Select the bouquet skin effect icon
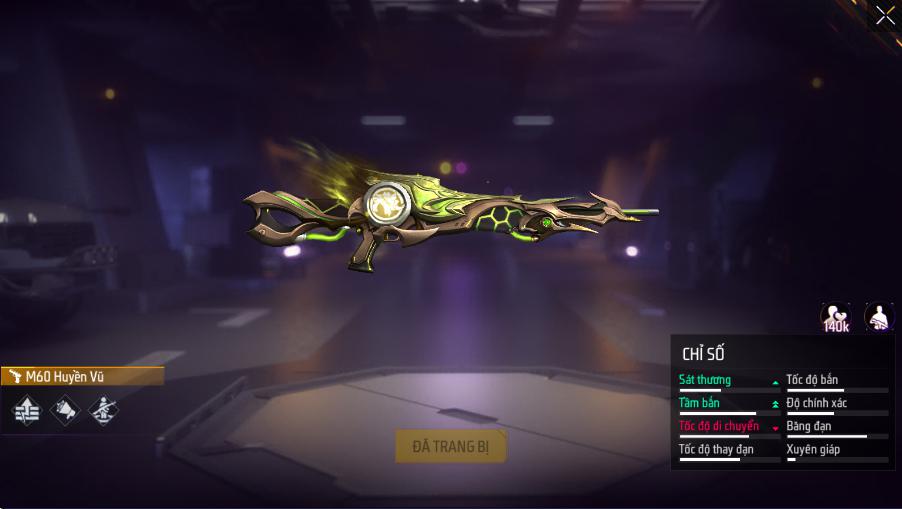The height and width of the screenshot is (509, 902). pyautogui.click(x=64, y=410)
